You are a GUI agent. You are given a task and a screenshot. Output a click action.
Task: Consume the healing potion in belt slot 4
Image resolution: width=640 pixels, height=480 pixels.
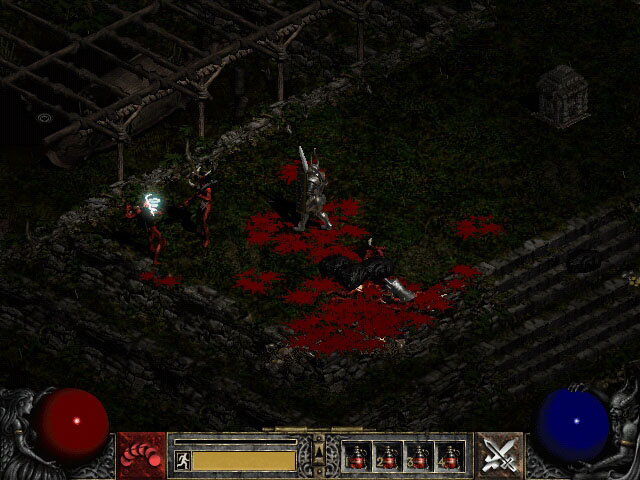coord(450,457)
